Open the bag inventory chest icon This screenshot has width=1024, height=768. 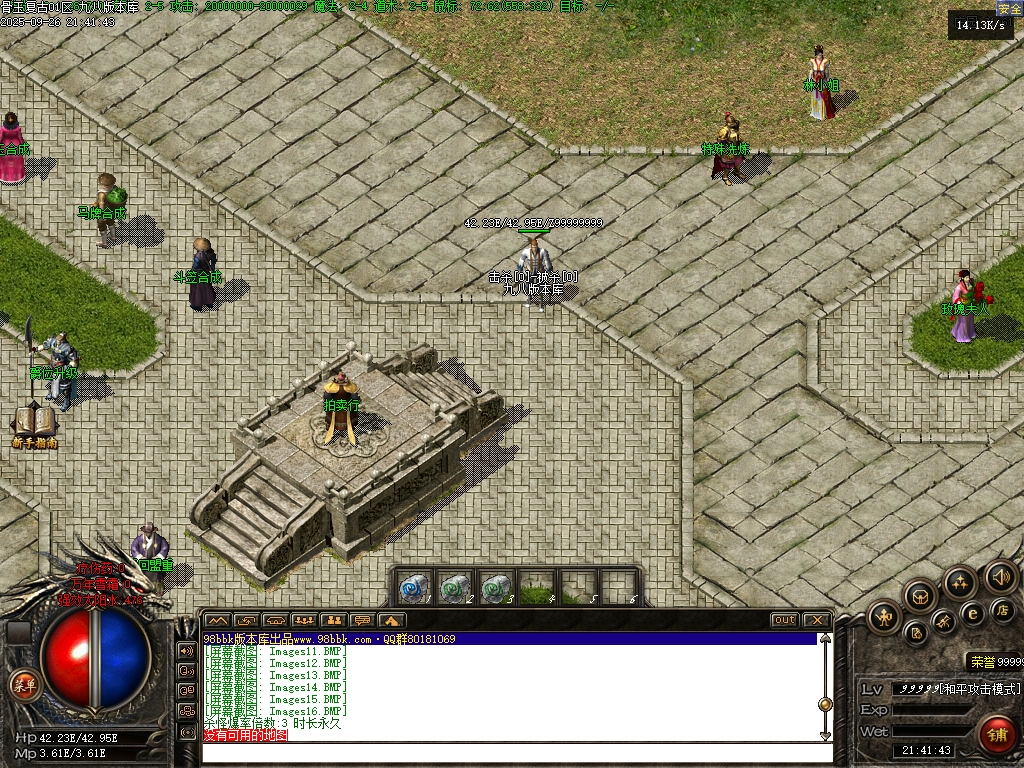click(920, 597)
